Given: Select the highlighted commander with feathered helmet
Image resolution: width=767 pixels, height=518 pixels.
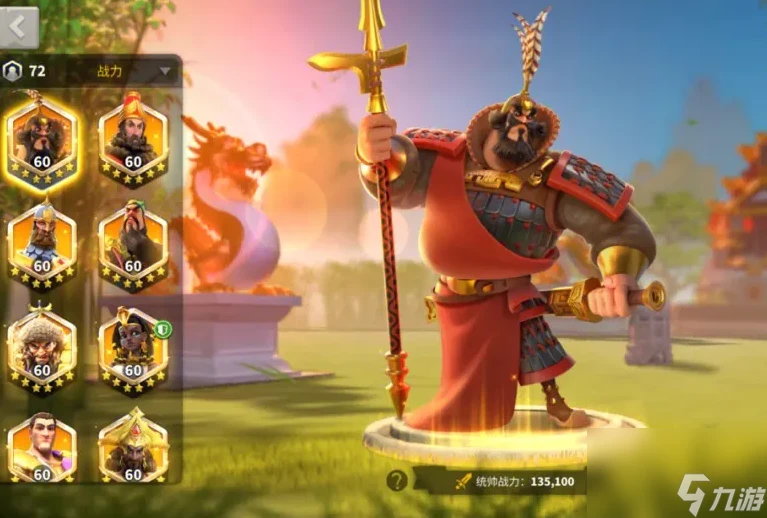Looking at the screenshot, I should coord(42,138).
